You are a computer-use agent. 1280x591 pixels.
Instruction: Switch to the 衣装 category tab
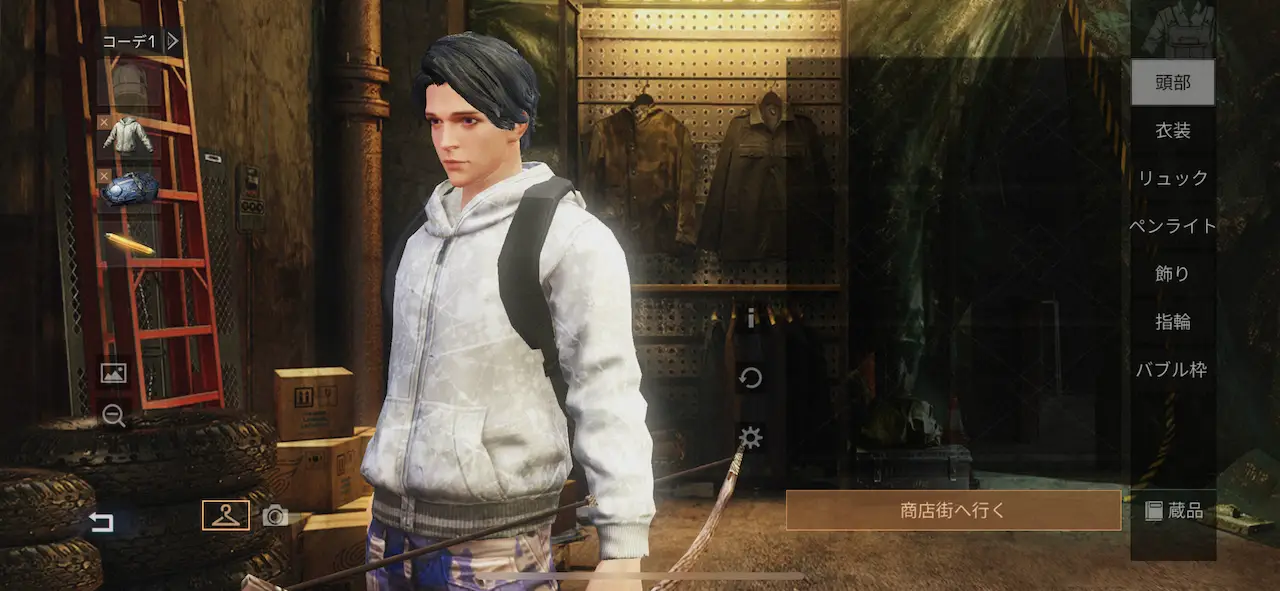point(1172,130)
